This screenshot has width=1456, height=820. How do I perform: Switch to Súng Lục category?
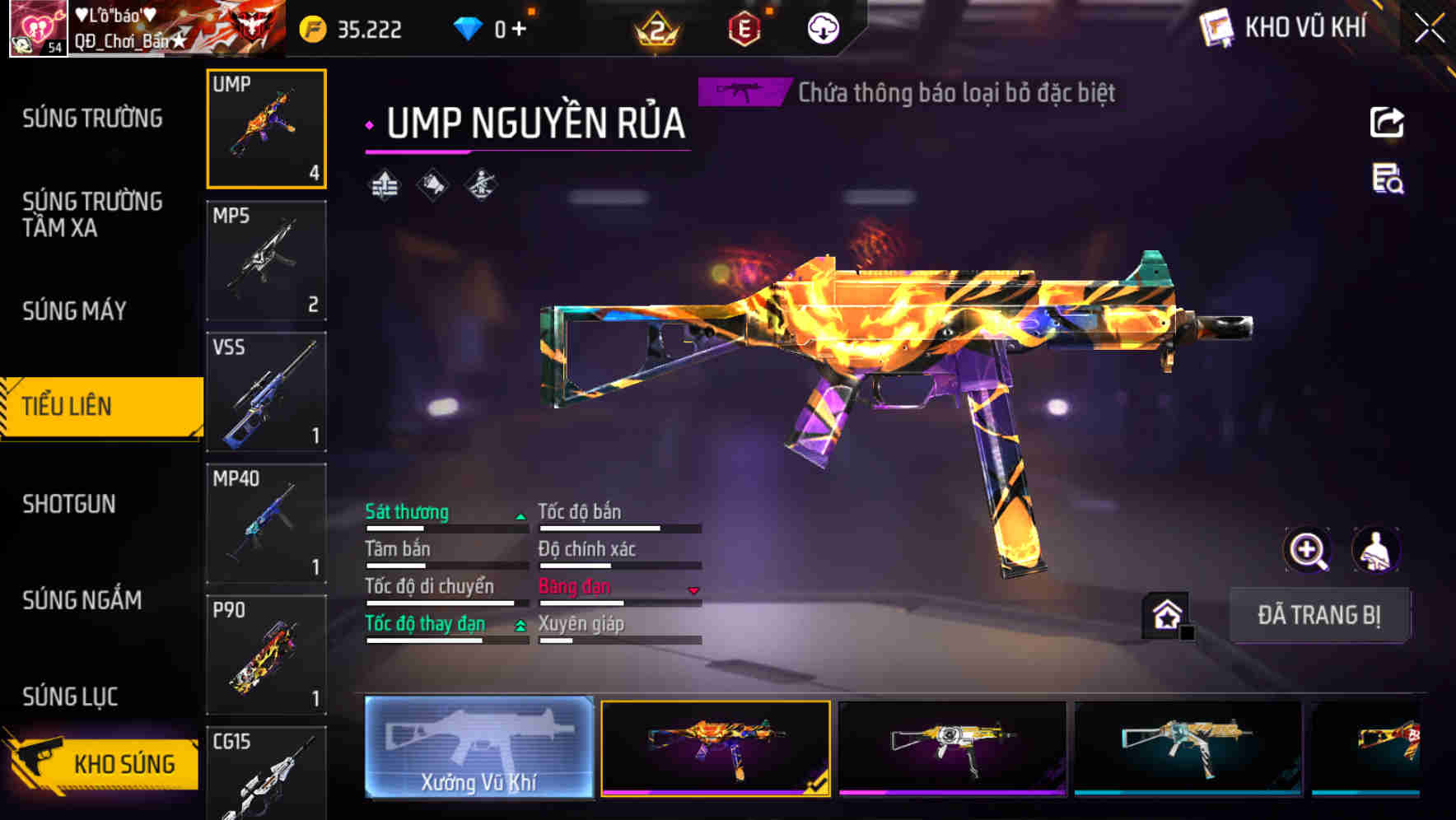70,697
